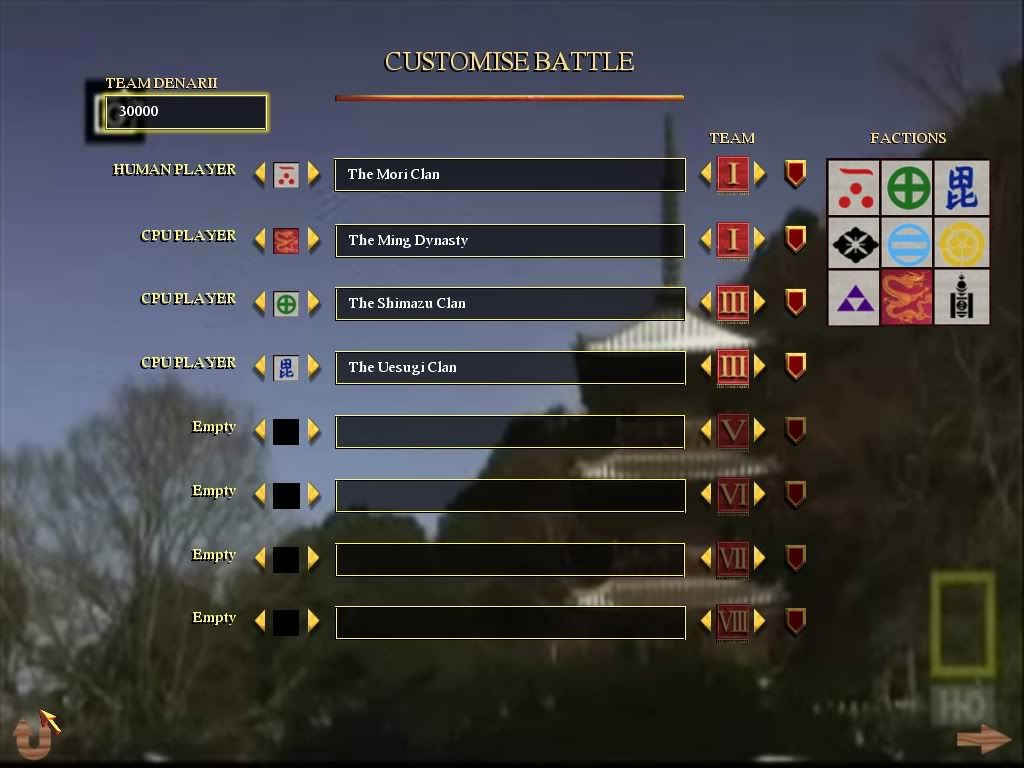1024x768 pixels.
Task: Choose the blue kanji Uesugi faction tile
Action: (x=961, y=188)
